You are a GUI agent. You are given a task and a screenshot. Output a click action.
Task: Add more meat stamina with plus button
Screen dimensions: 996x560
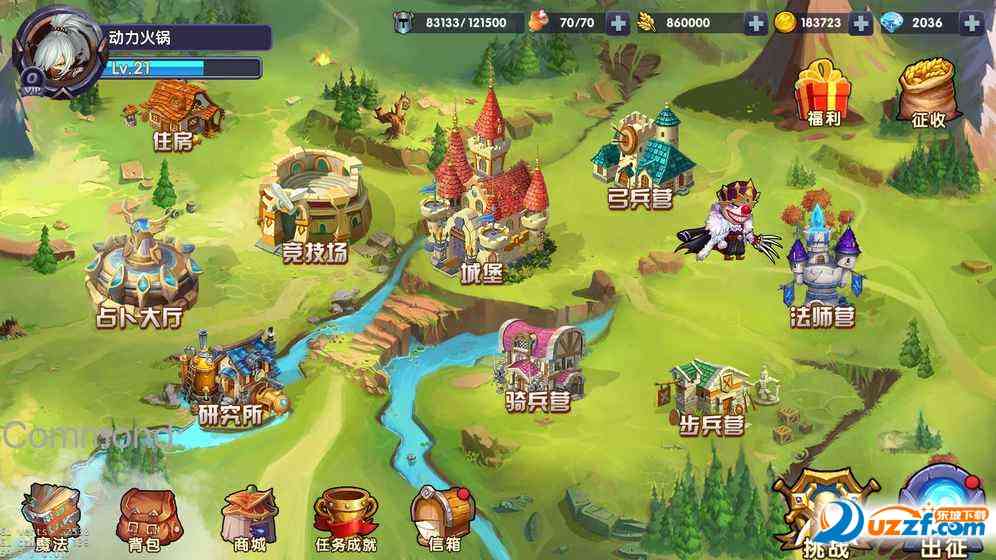pos(619,23)
